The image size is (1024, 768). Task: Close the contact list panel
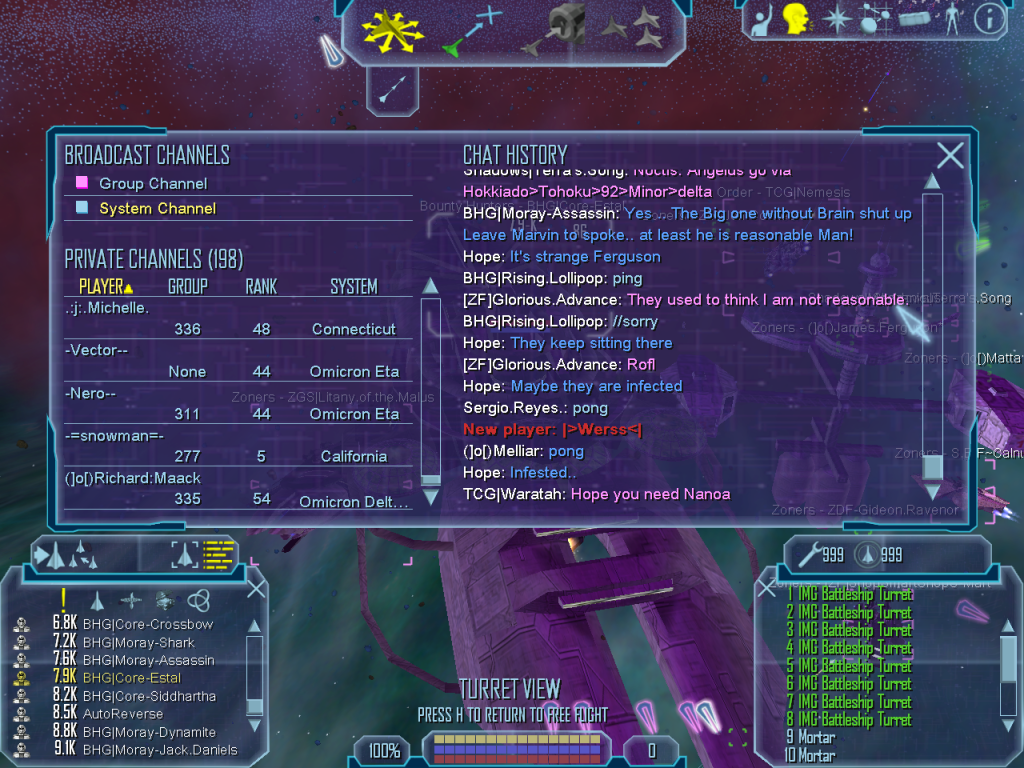coord(256,588)
